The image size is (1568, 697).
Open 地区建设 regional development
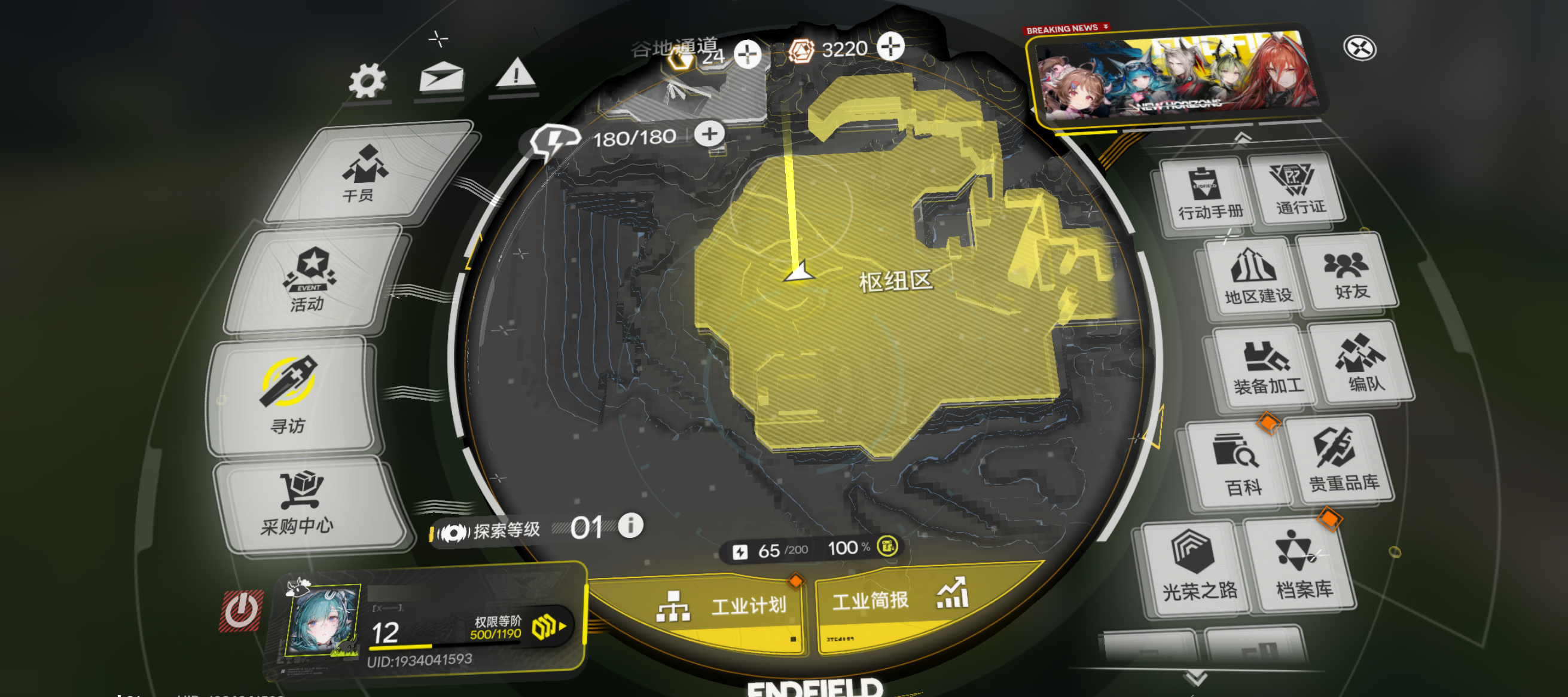pyautogui.click(x=1256, y=277)
